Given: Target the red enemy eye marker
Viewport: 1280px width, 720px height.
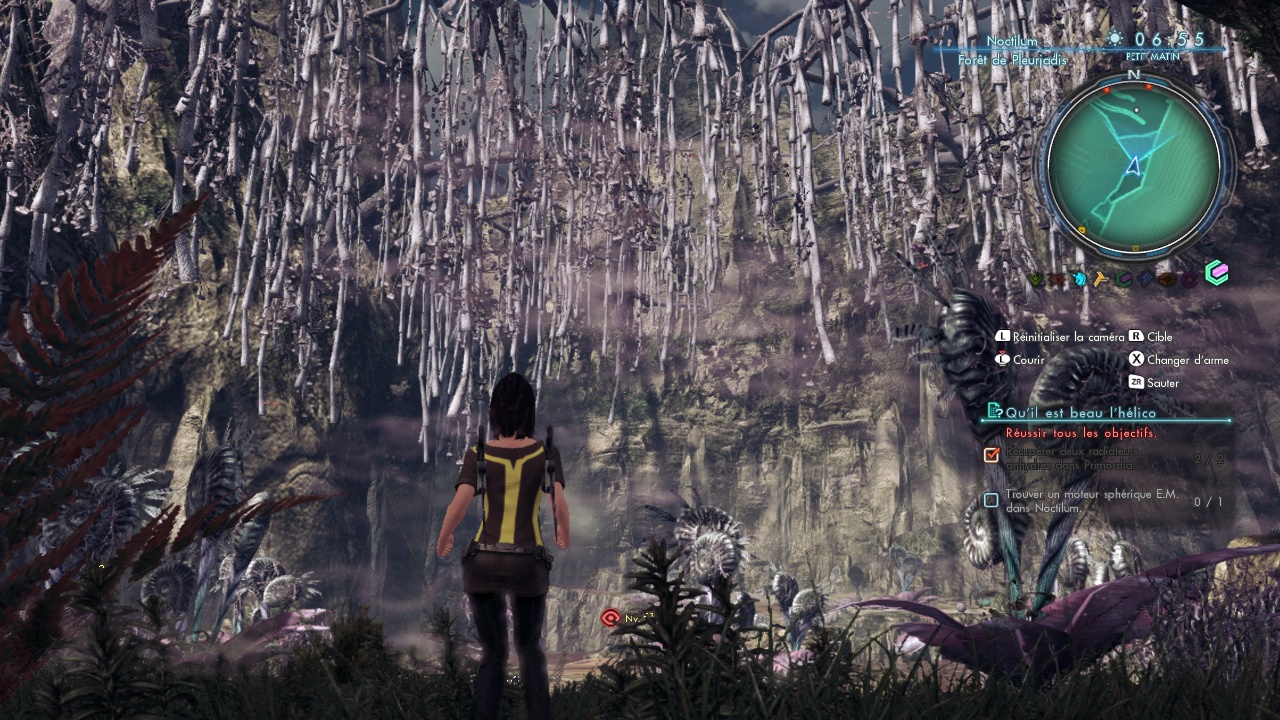Looking at the screenshot, I should click(x=610, y=618).
